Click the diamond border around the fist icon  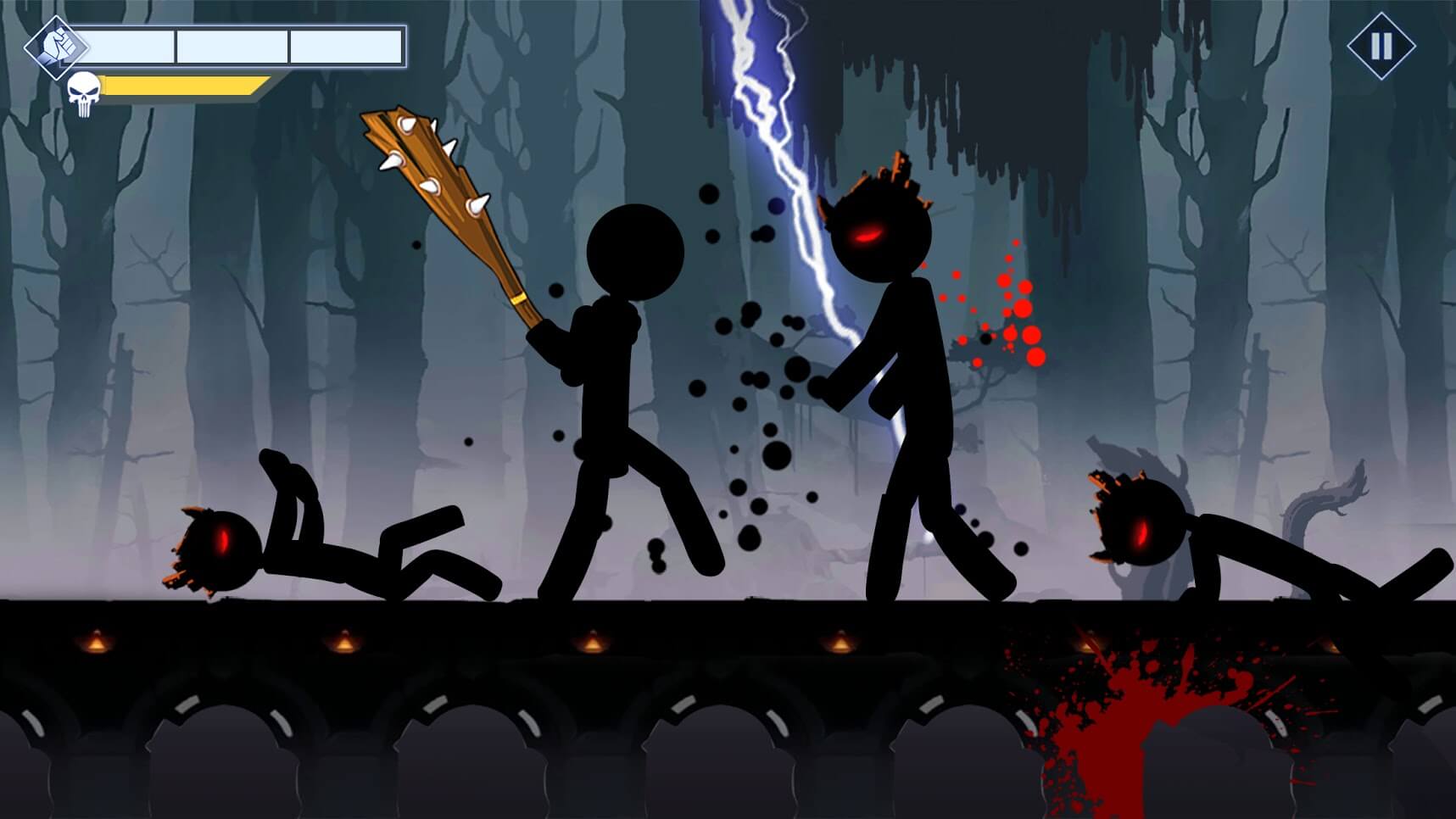[58, 20]
